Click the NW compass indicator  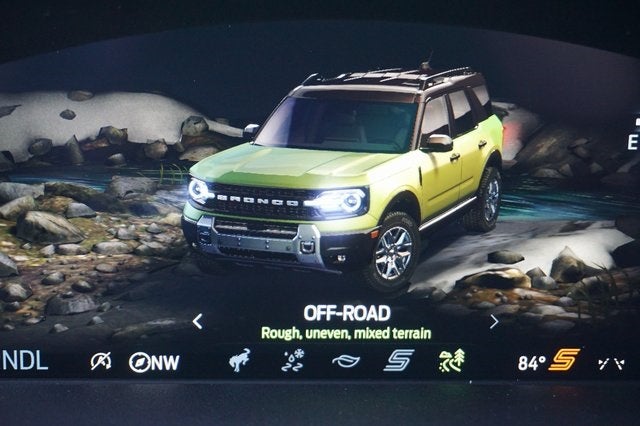[x=153, y=362]
